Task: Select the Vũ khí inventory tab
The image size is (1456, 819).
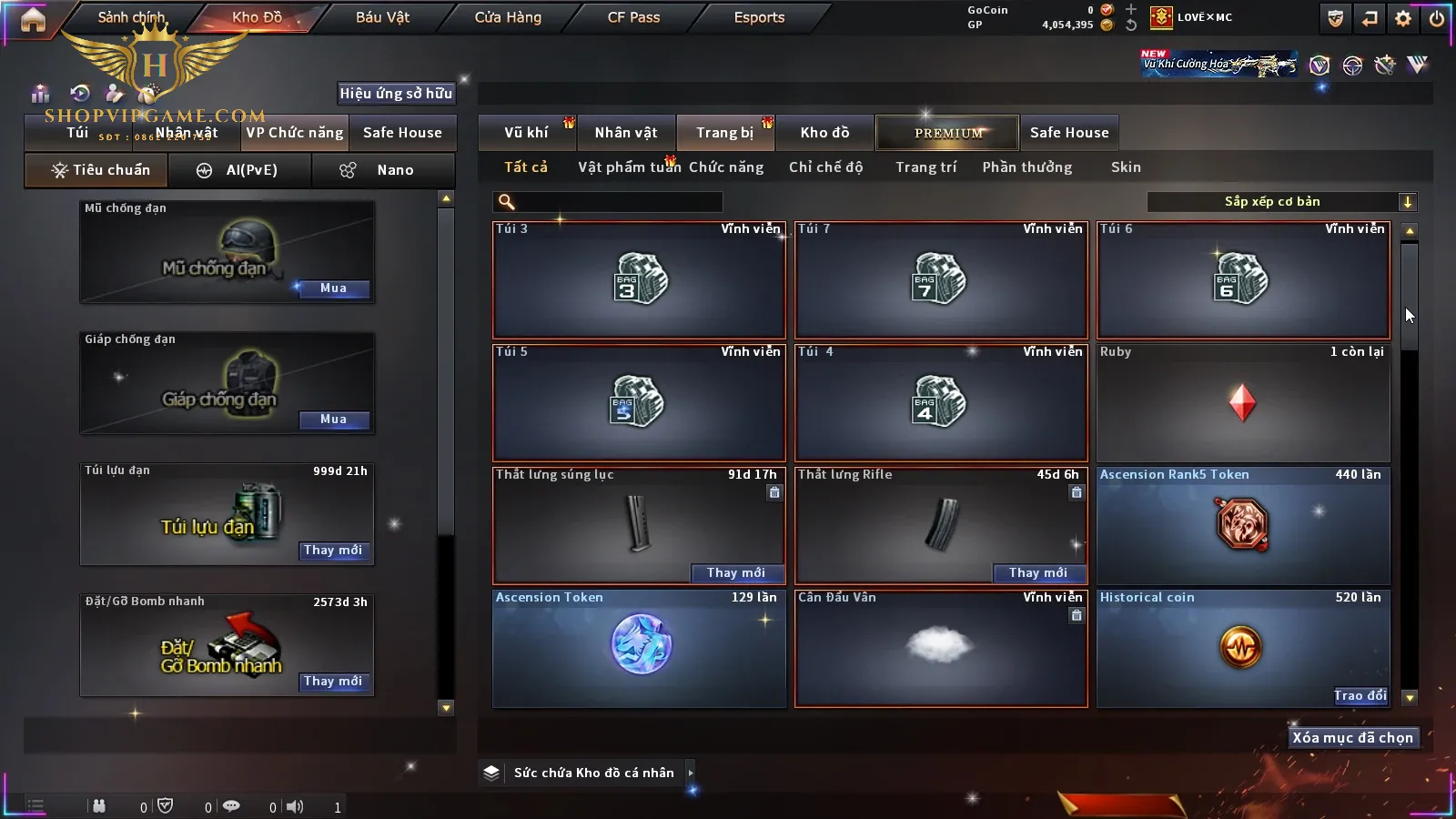Action: click(x=526, y=133)
